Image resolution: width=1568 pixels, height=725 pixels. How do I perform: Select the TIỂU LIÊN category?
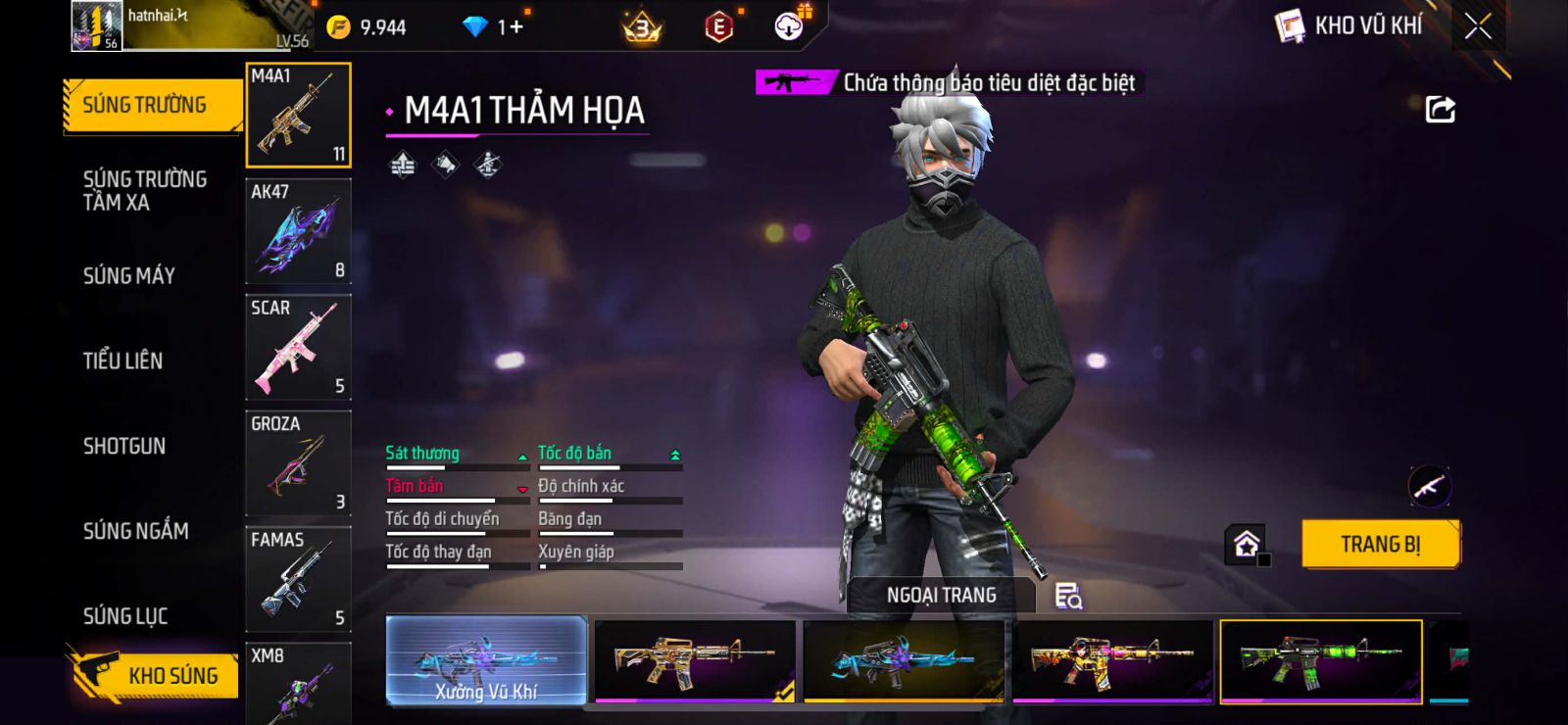[123, 361]
